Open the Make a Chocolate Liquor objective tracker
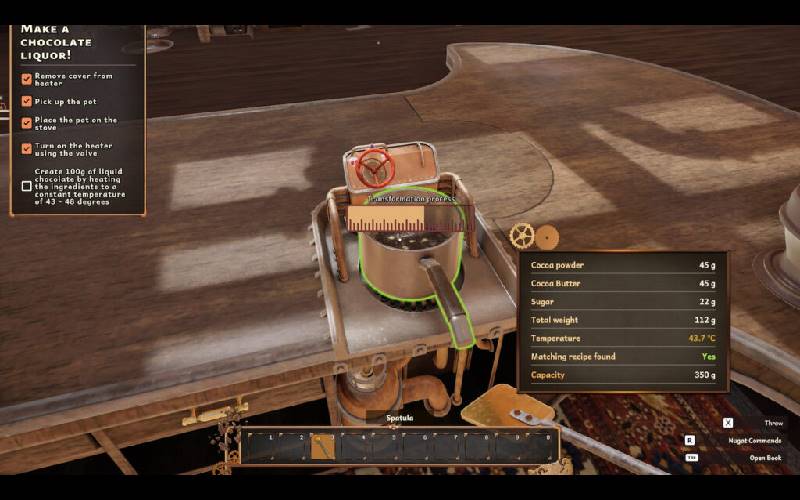The height and width of the screenshot is (500, 800). coord(56,38)
